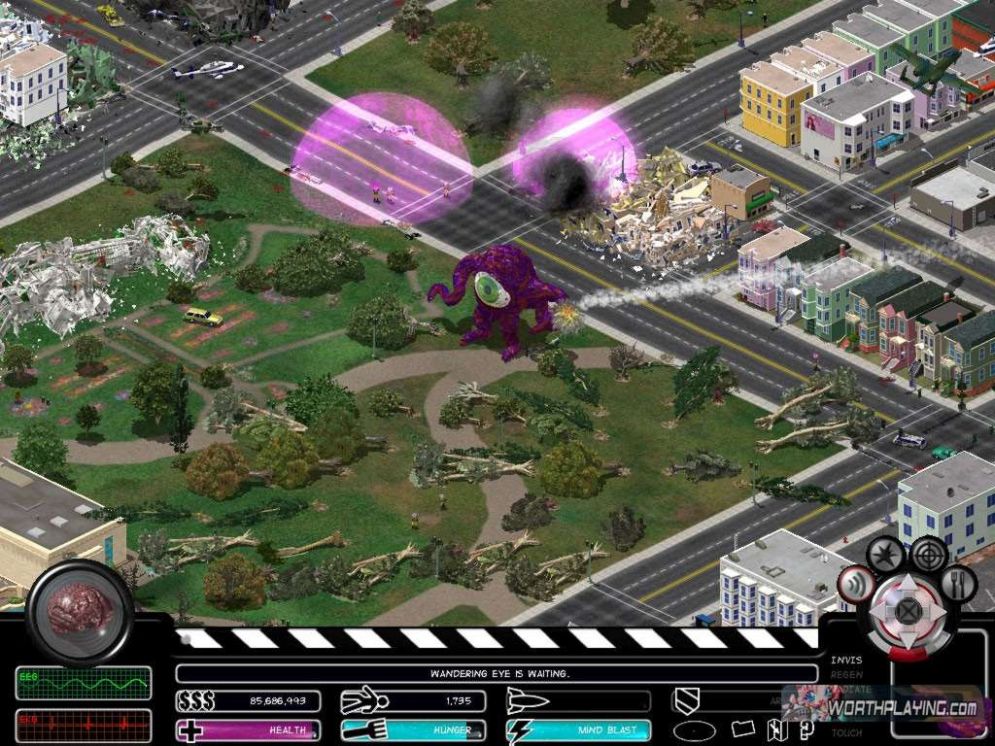
Task: Choose the crosshair target button
Action: pos(929,553)
